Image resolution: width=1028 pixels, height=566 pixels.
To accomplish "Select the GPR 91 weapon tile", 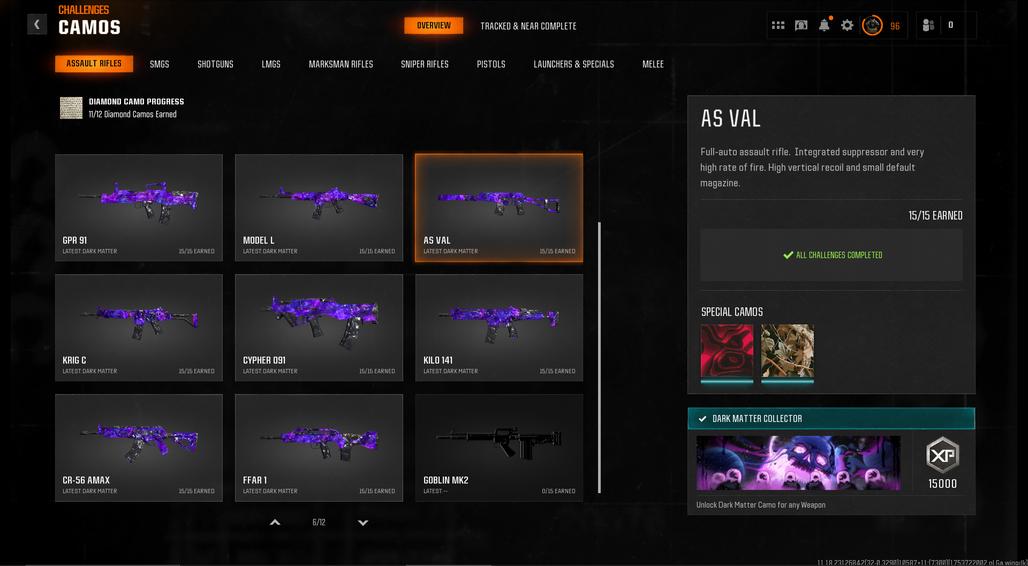I will coord(139,207).
